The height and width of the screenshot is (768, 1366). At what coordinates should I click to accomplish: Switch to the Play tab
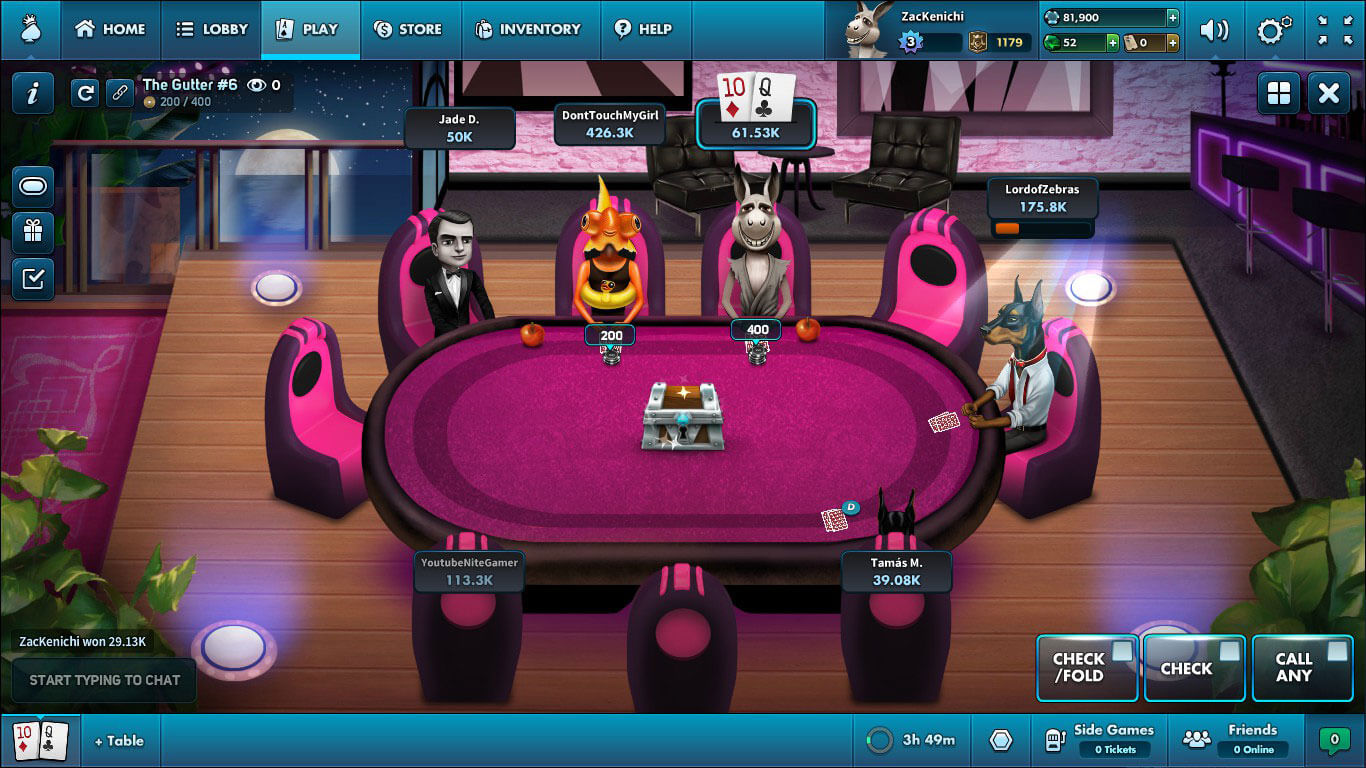[x=309, y=29]
